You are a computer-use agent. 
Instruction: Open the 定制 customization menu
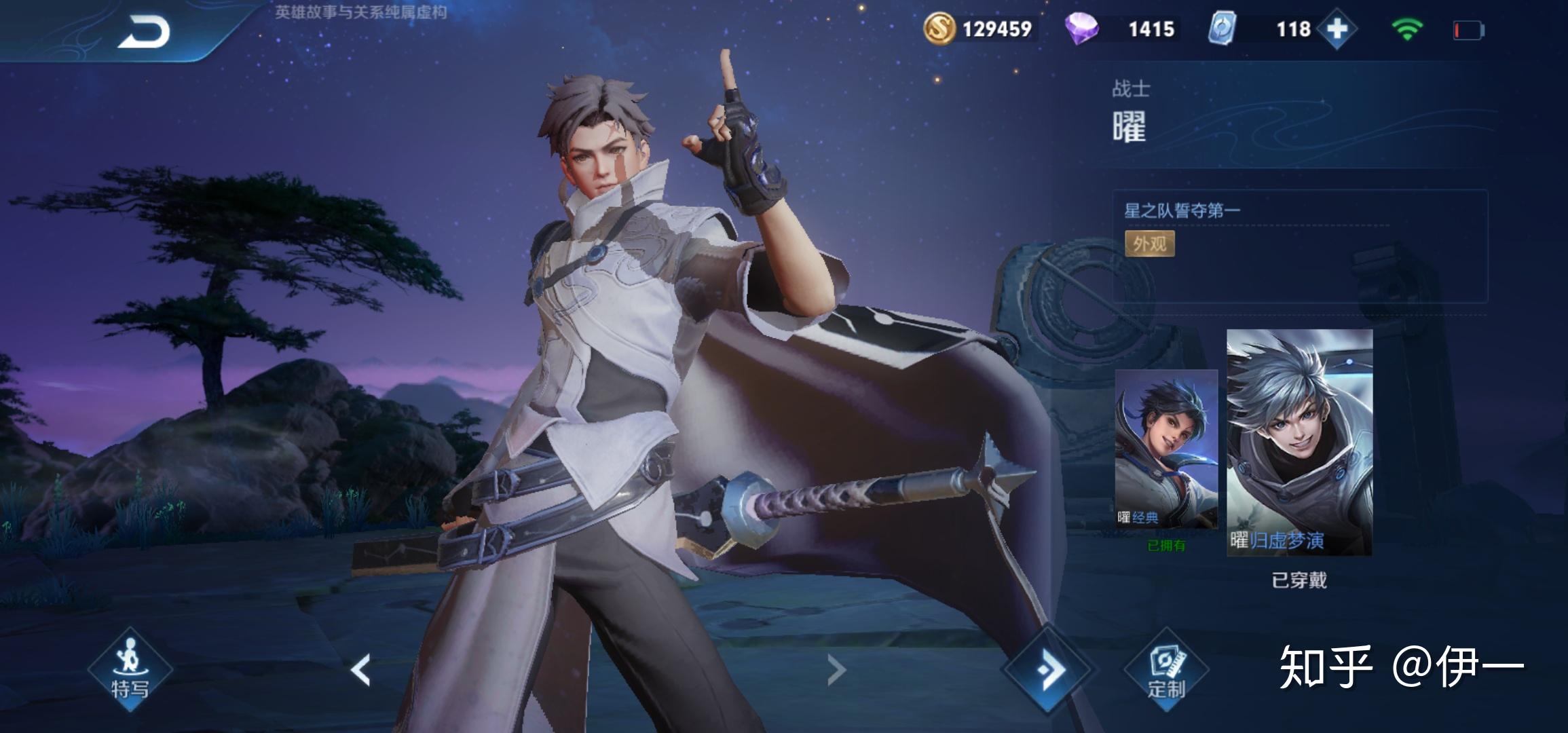pos(1166,670)
